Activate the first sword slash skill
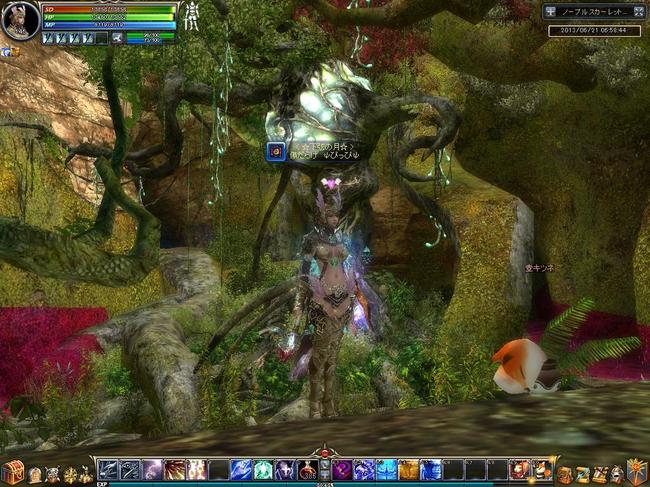The width and height of the screenshot is (650, 487). click(x=107, y=470)
